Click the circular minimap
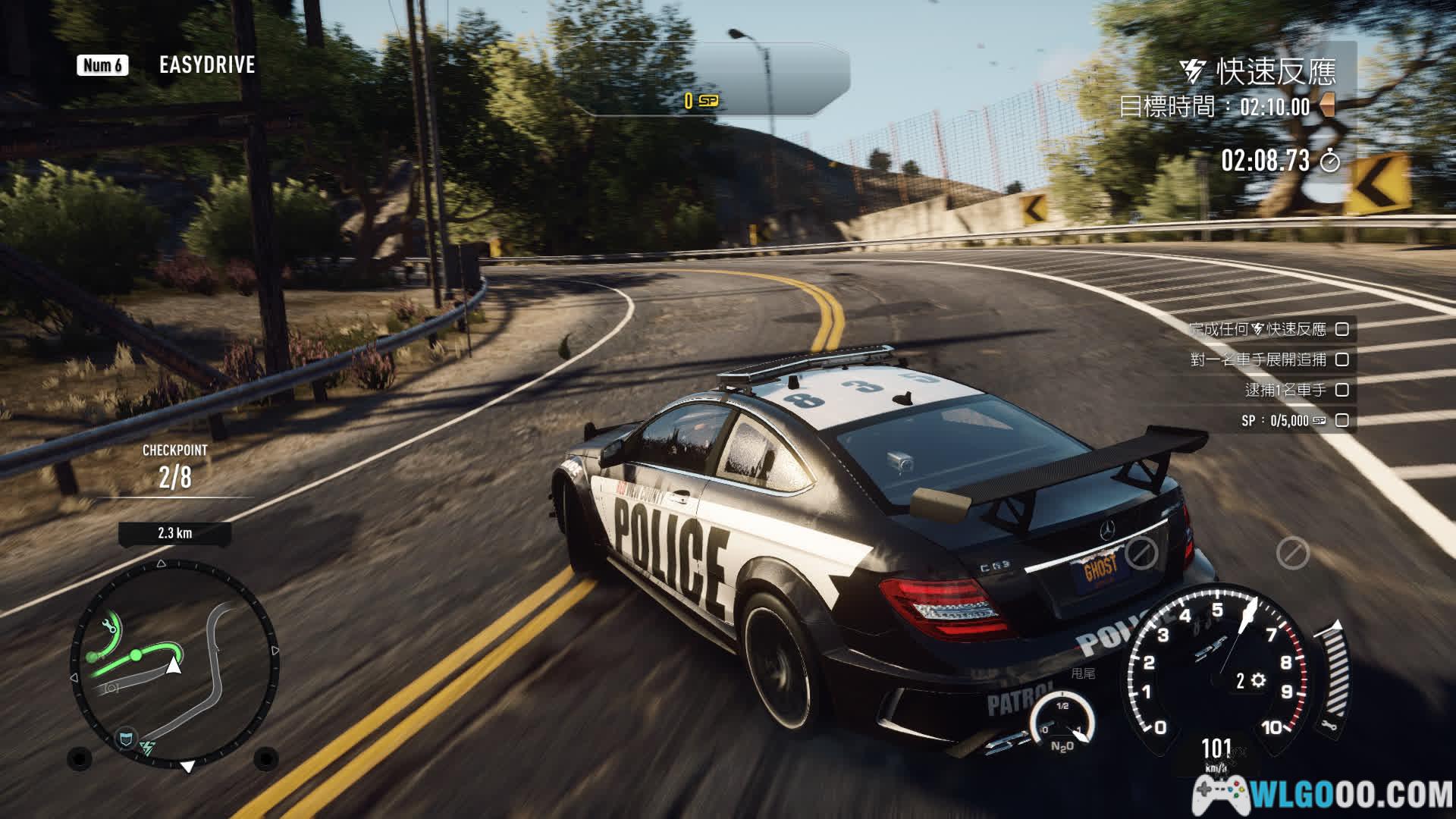This screenshot has width=1456, height=819. [175, 664]
